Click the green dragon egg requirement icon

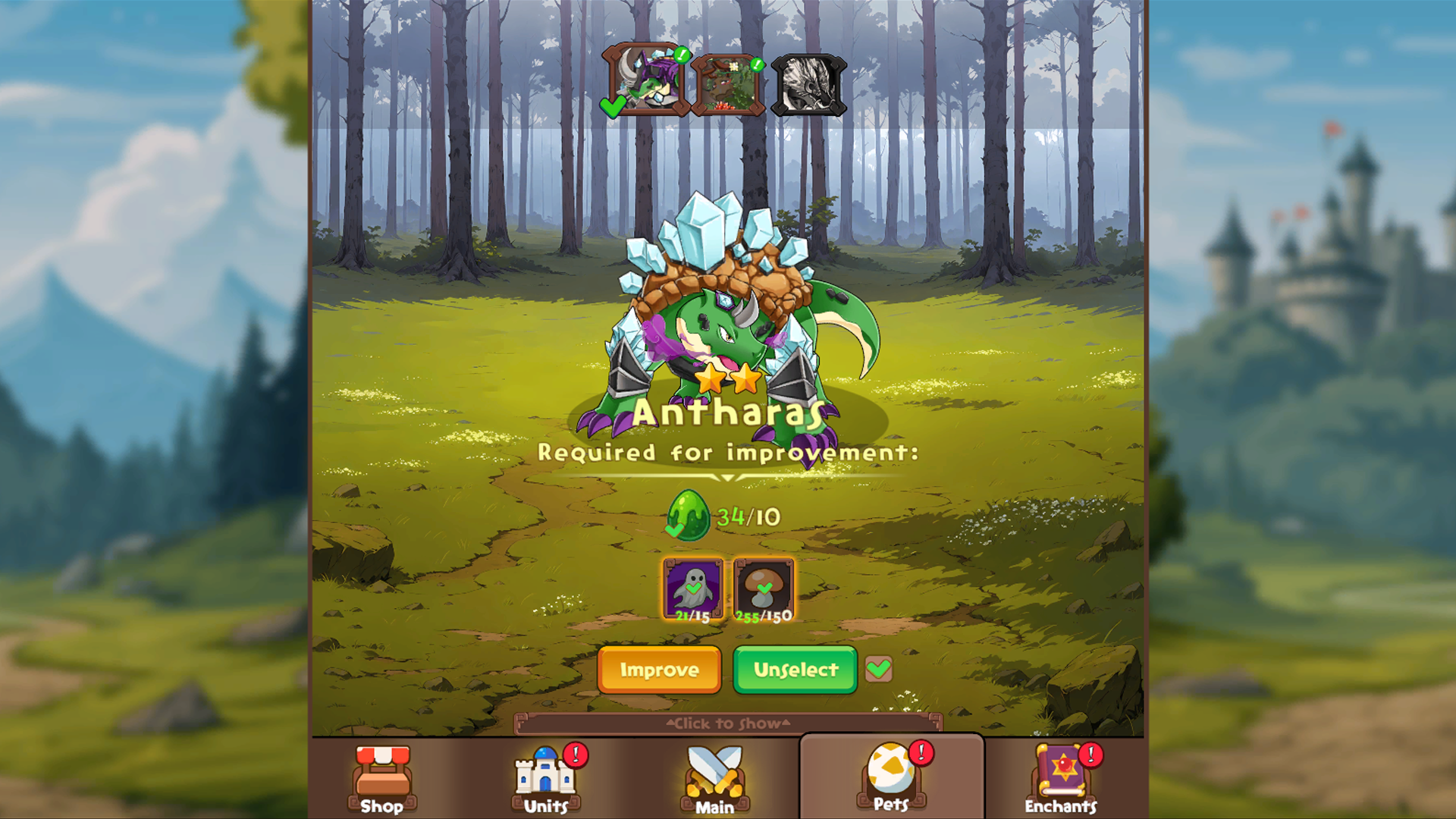pyautogui.click(x=689, y=515)
